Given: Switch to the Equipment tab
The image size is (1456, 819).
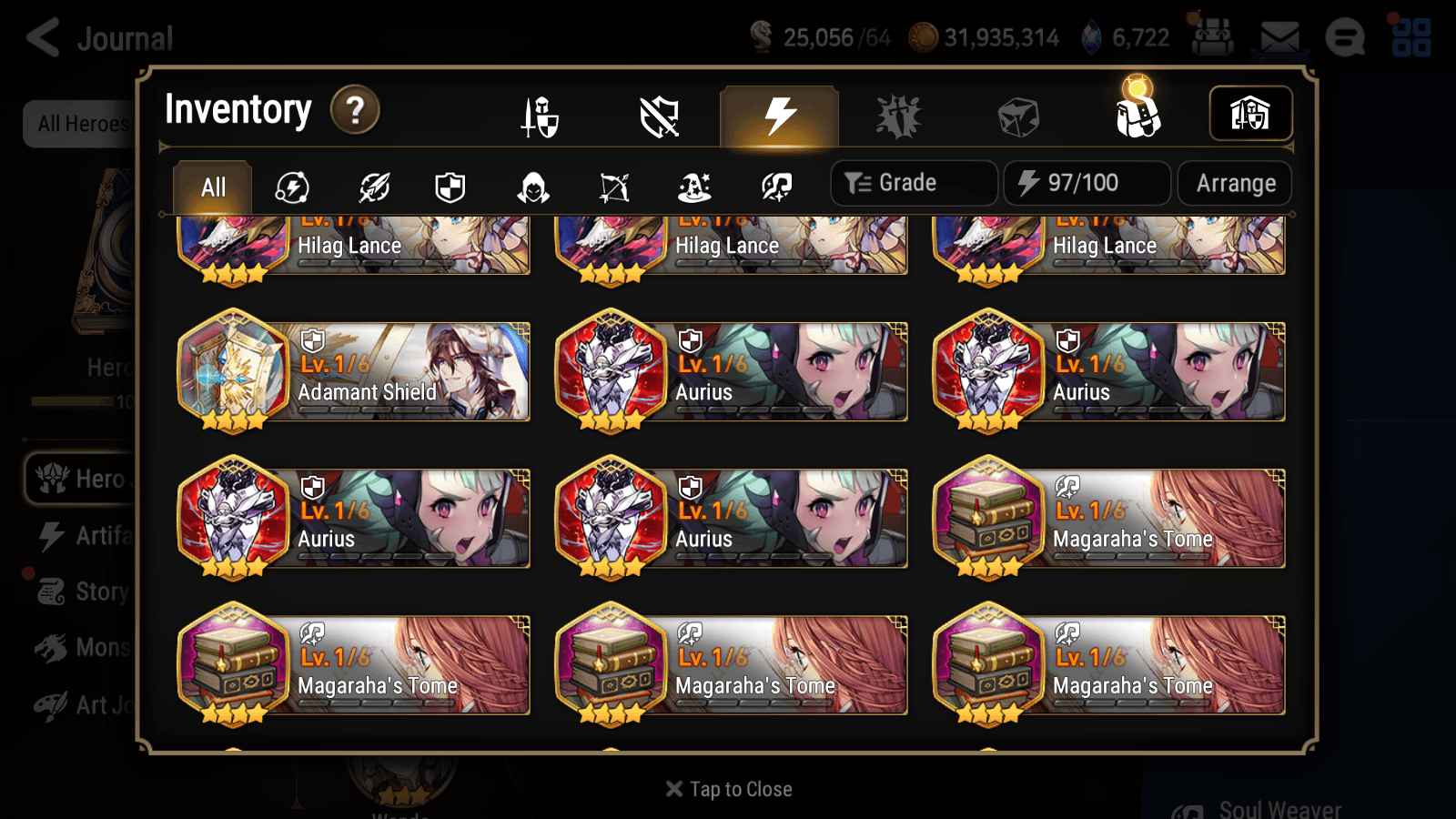Looking at the screenshot, I should coord(541,116).
